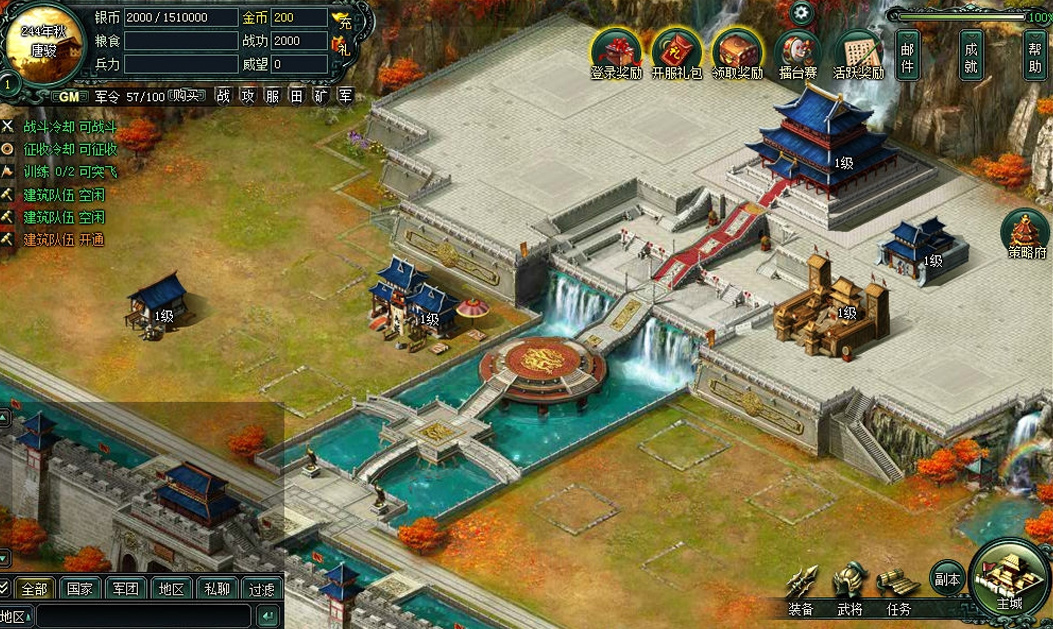The width and height of the screenshot is (1053, 629).
Task: Show the 任务 quest scroll menu
Action: (x=898, y=589)
